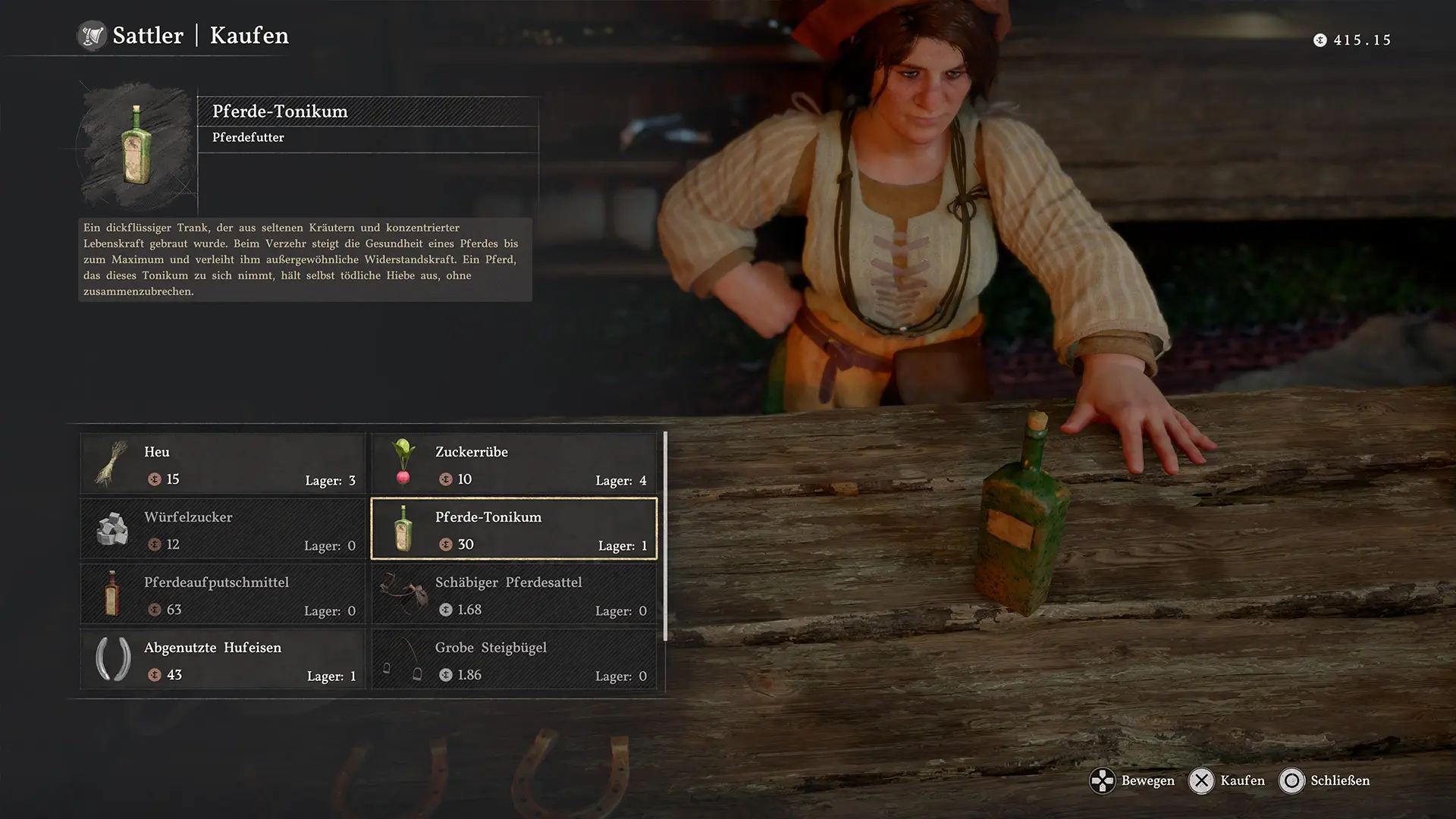Choose Pferdeaufputschmittel from the list
Screen dimensions: 1456x819
[223, 594]
